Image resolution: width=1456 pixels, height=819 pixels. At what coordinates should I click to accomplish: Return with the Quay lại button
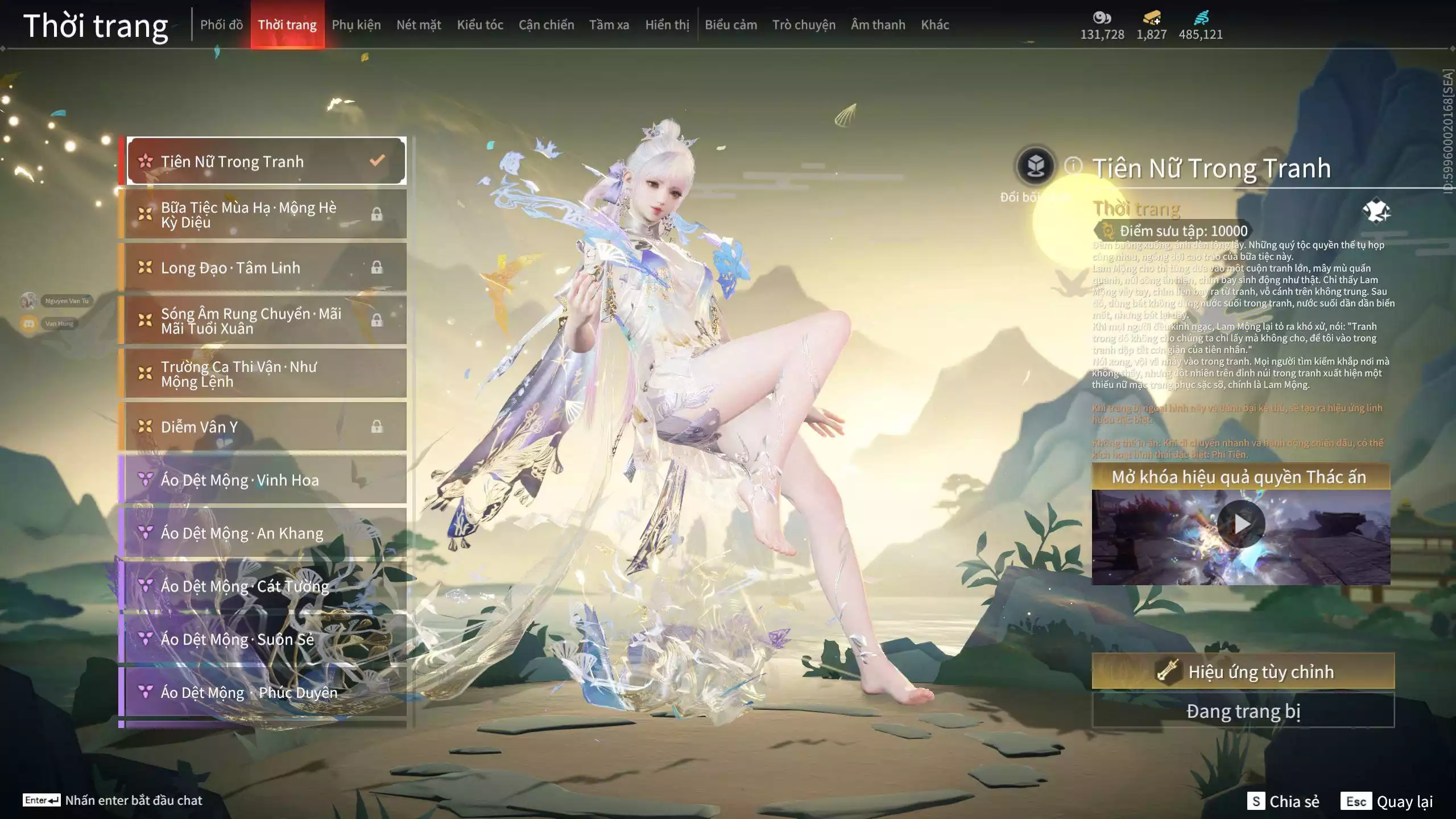pyautogui.click(x=1387, y=801)
